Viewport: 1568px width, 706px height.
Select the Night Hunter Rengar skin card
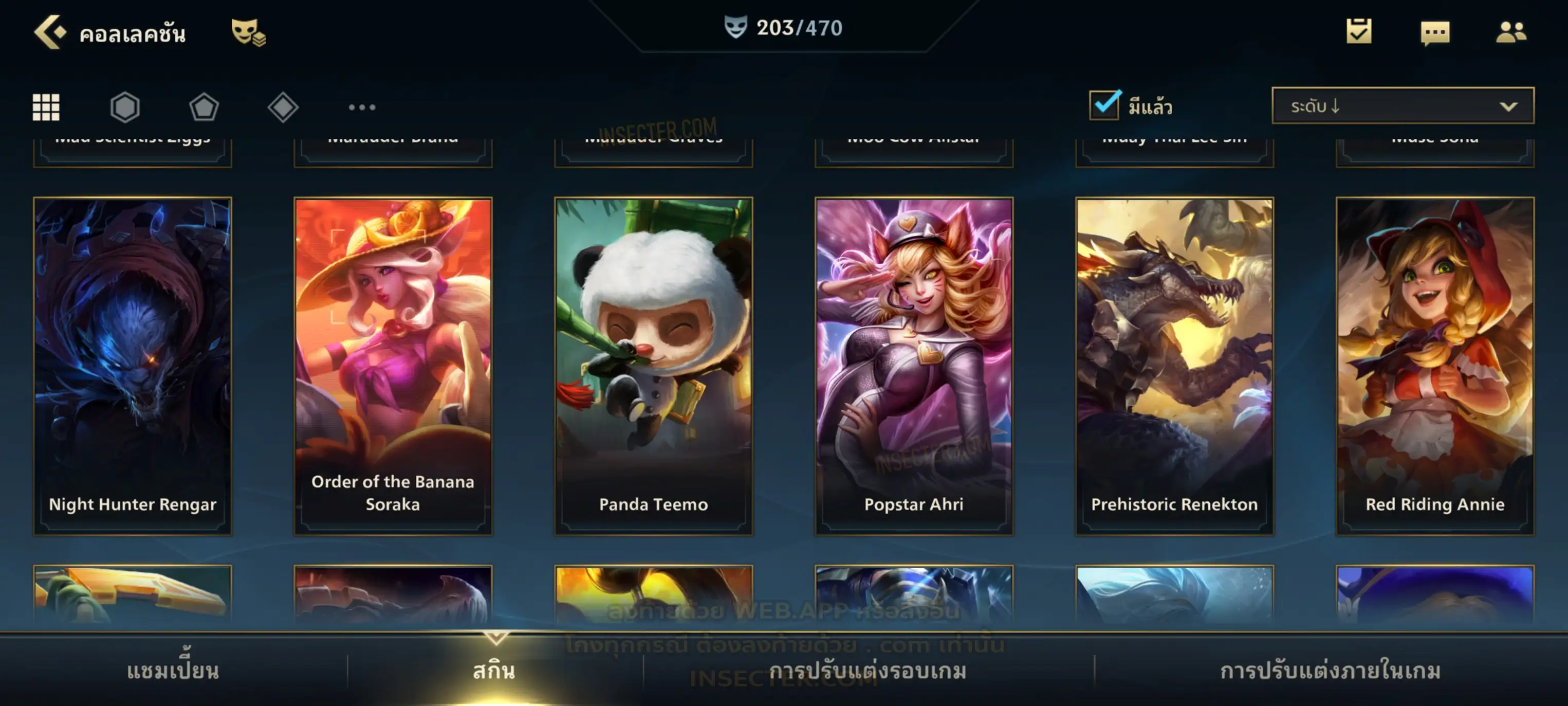[x=133, y=366]
